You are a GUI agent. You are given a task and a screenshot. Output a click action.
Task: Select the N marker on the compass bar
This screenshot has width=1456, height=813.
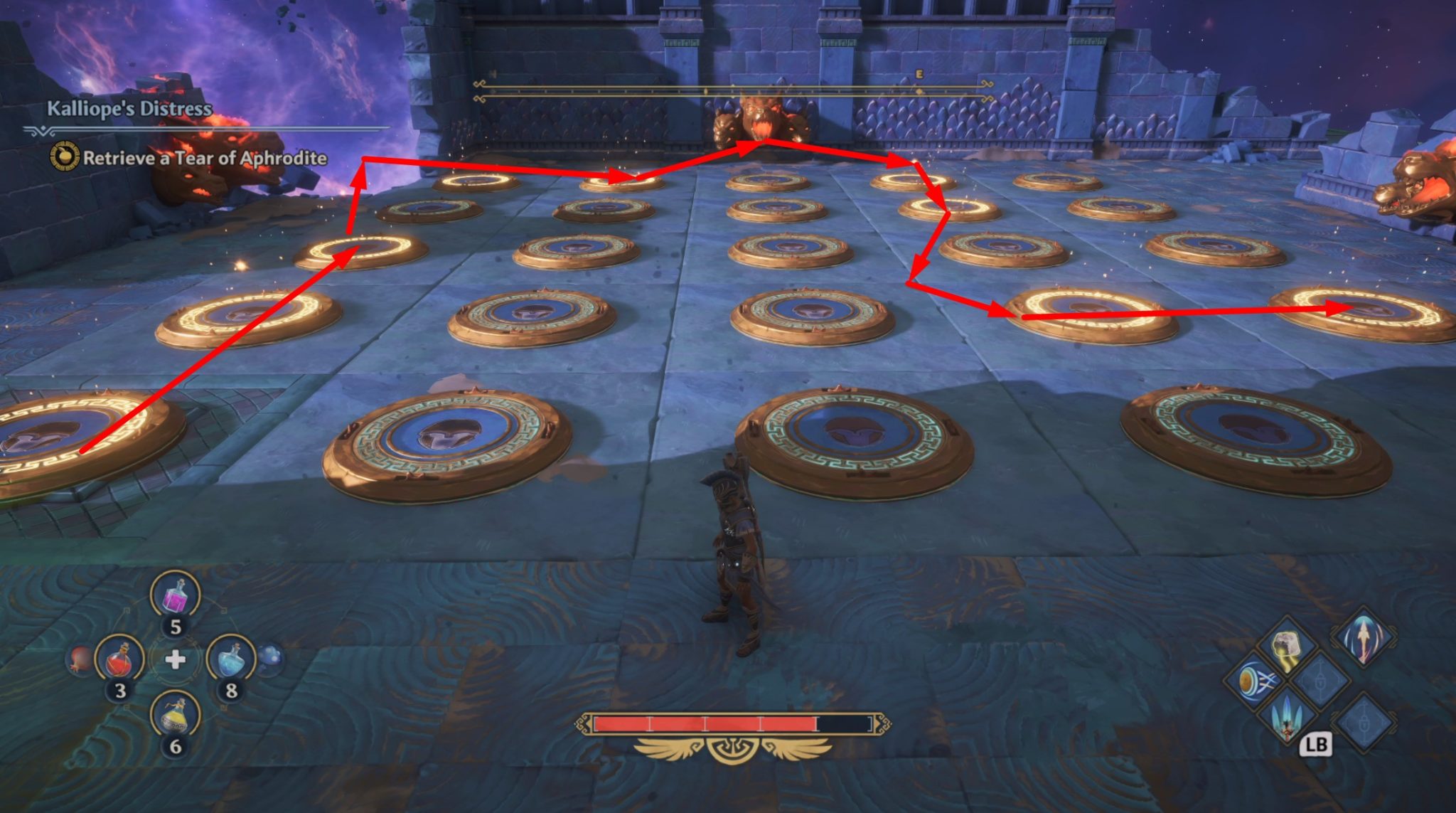(492, 75)
